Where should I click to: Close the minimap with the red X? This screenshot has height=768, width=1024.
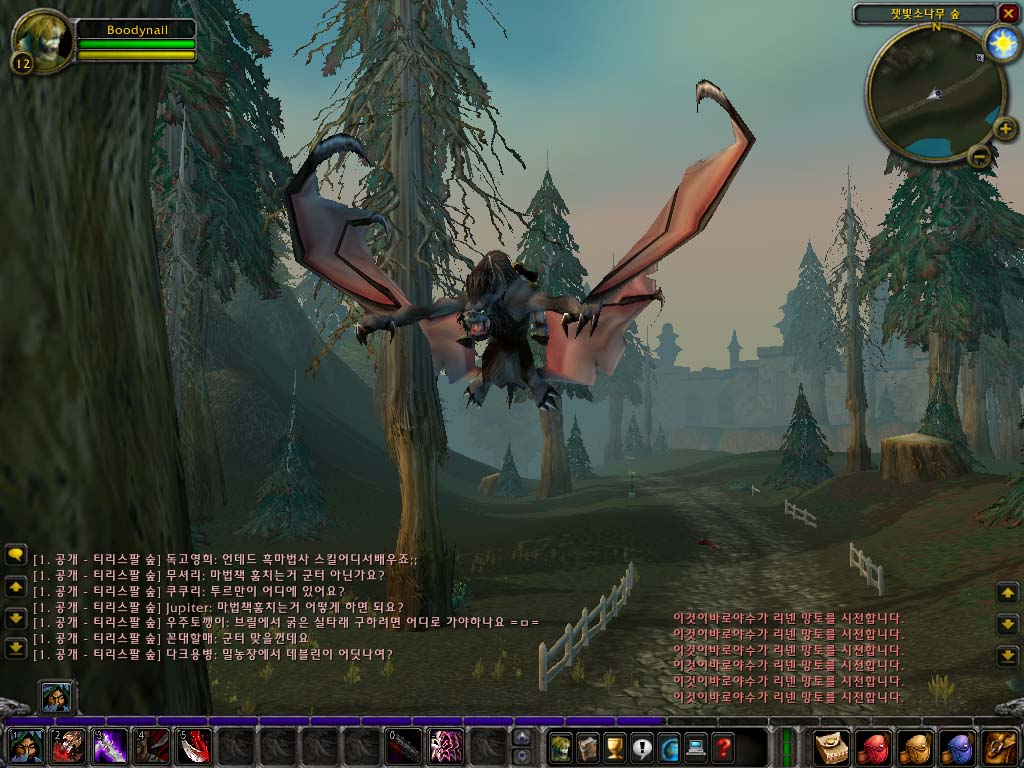(1008, 13)
